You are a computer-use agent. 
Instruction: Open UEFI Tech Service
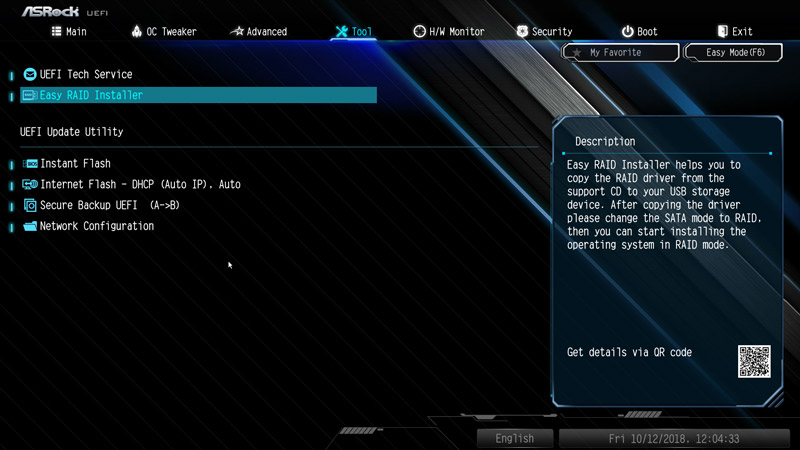click(85, 74)
